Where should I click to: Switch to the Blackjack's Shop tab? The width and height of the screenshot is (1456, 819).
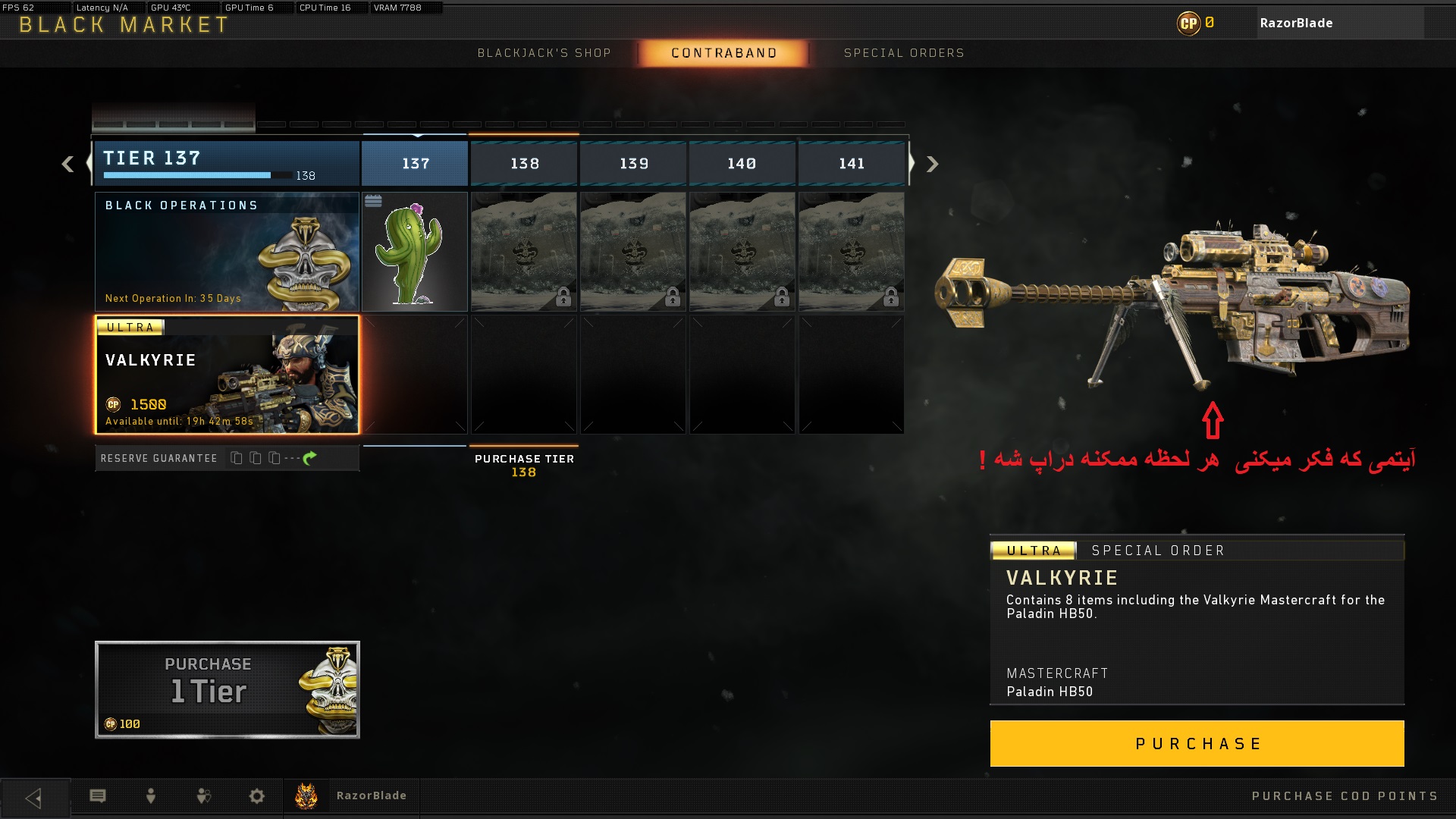tap(544, 53)
